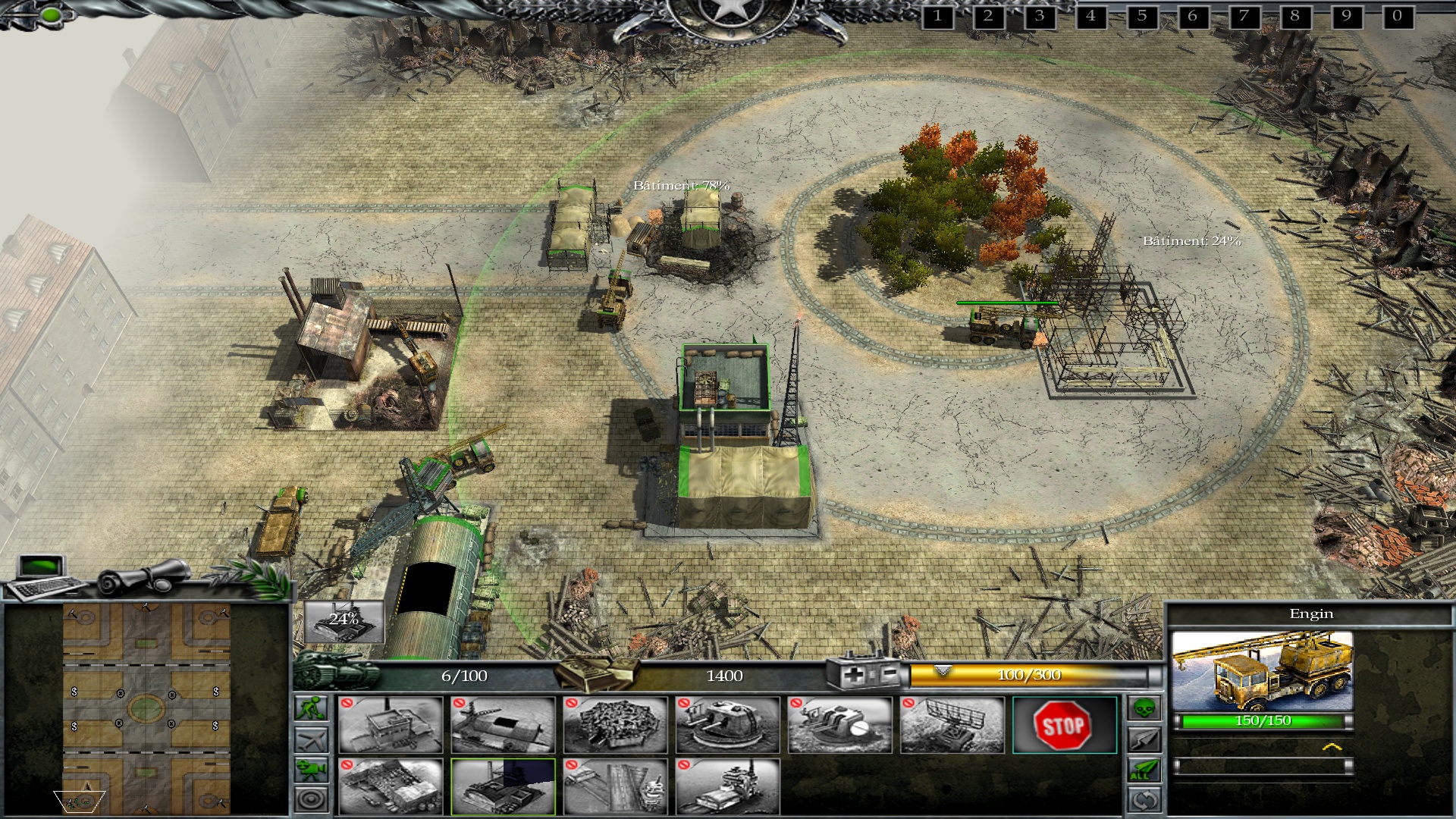Select control group number 0
Viewport: 1456px width, 819px height.
[x=1397, y=16]
